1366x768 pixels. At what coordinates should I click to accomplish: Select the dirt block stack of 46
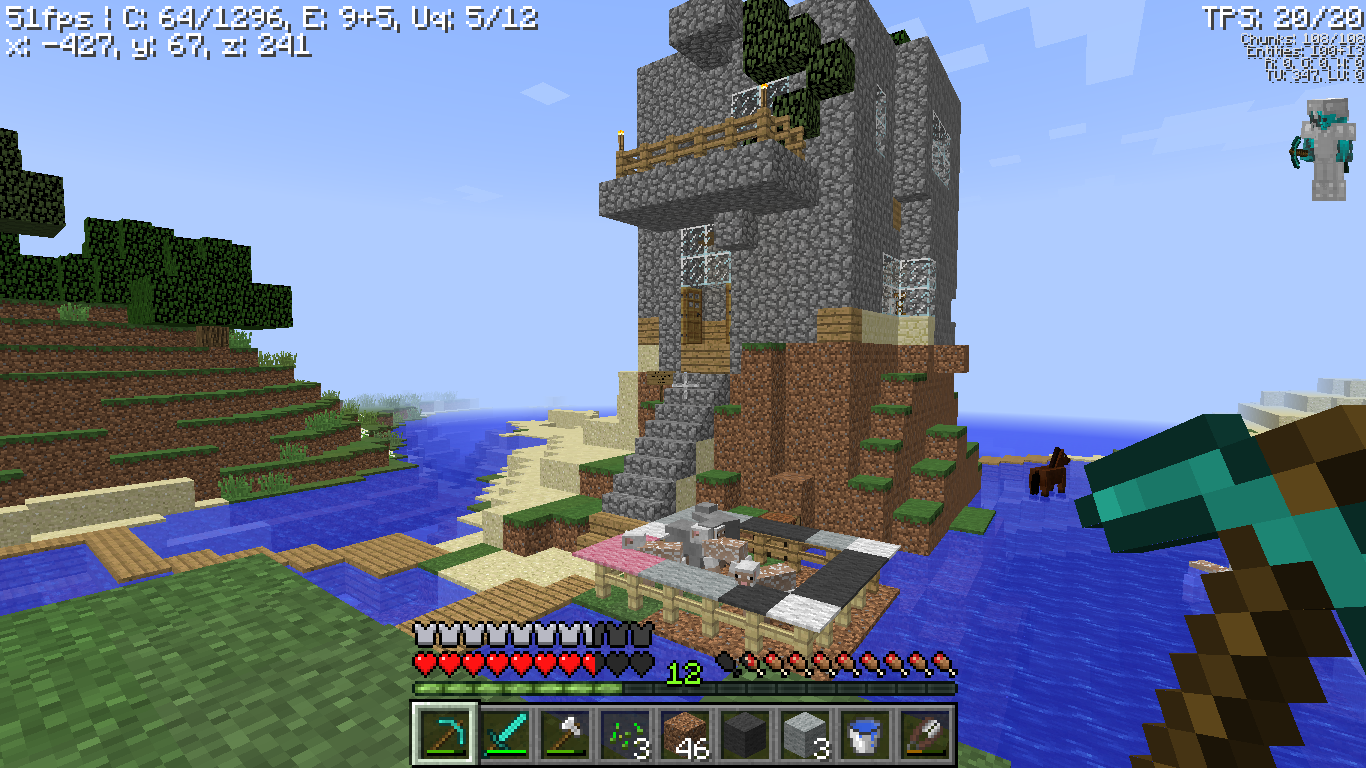(684, 735)
